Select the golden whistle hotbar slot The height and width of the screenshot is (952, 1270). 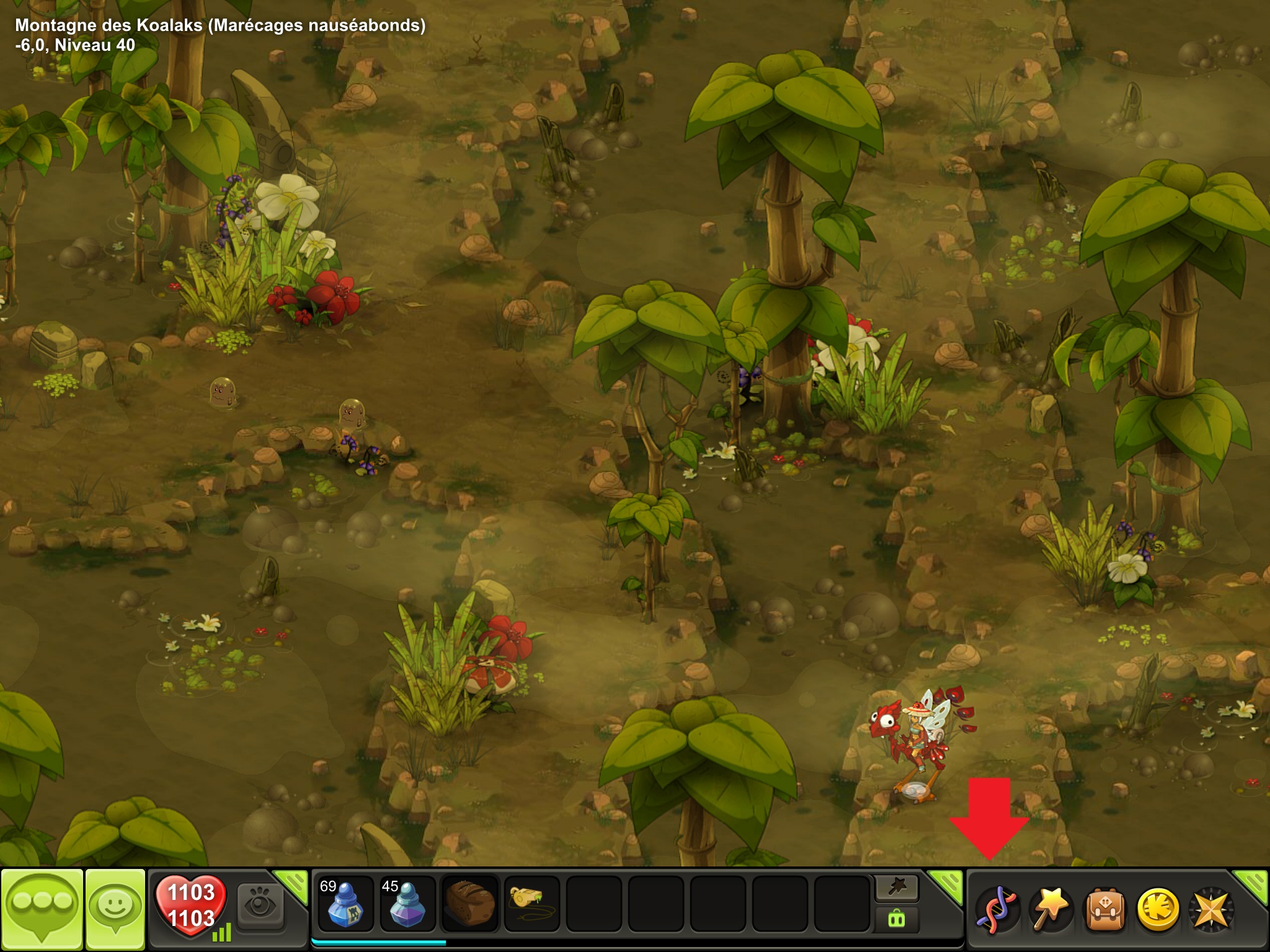(x=532, y=904)
